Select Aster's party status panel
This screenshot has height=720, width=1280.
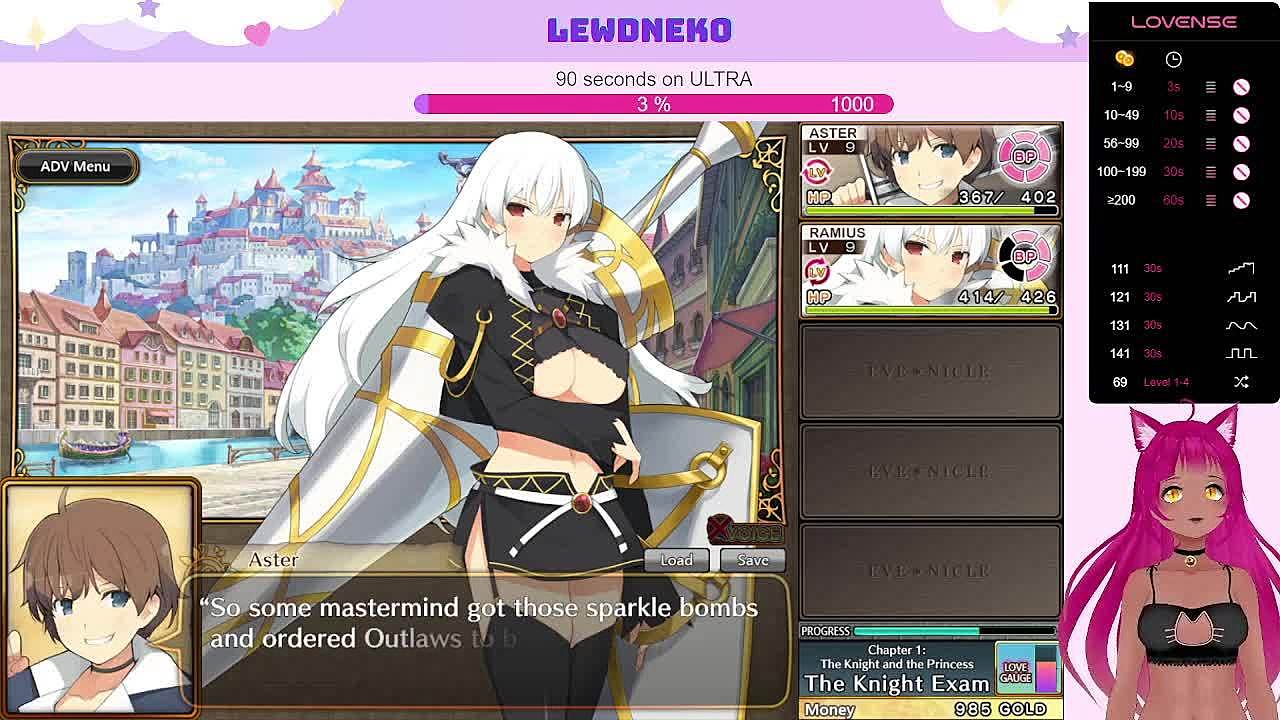pyautogui.click(x=930, y=170)
